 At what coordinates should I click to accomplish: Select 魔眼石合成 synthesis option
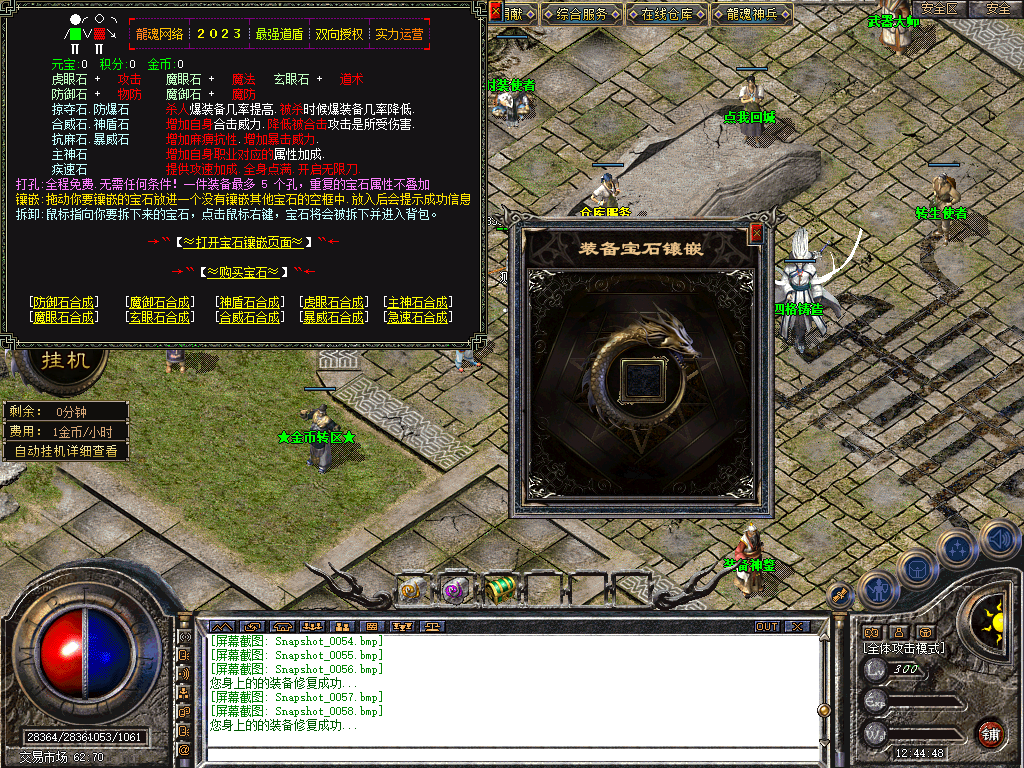point(64,317)
